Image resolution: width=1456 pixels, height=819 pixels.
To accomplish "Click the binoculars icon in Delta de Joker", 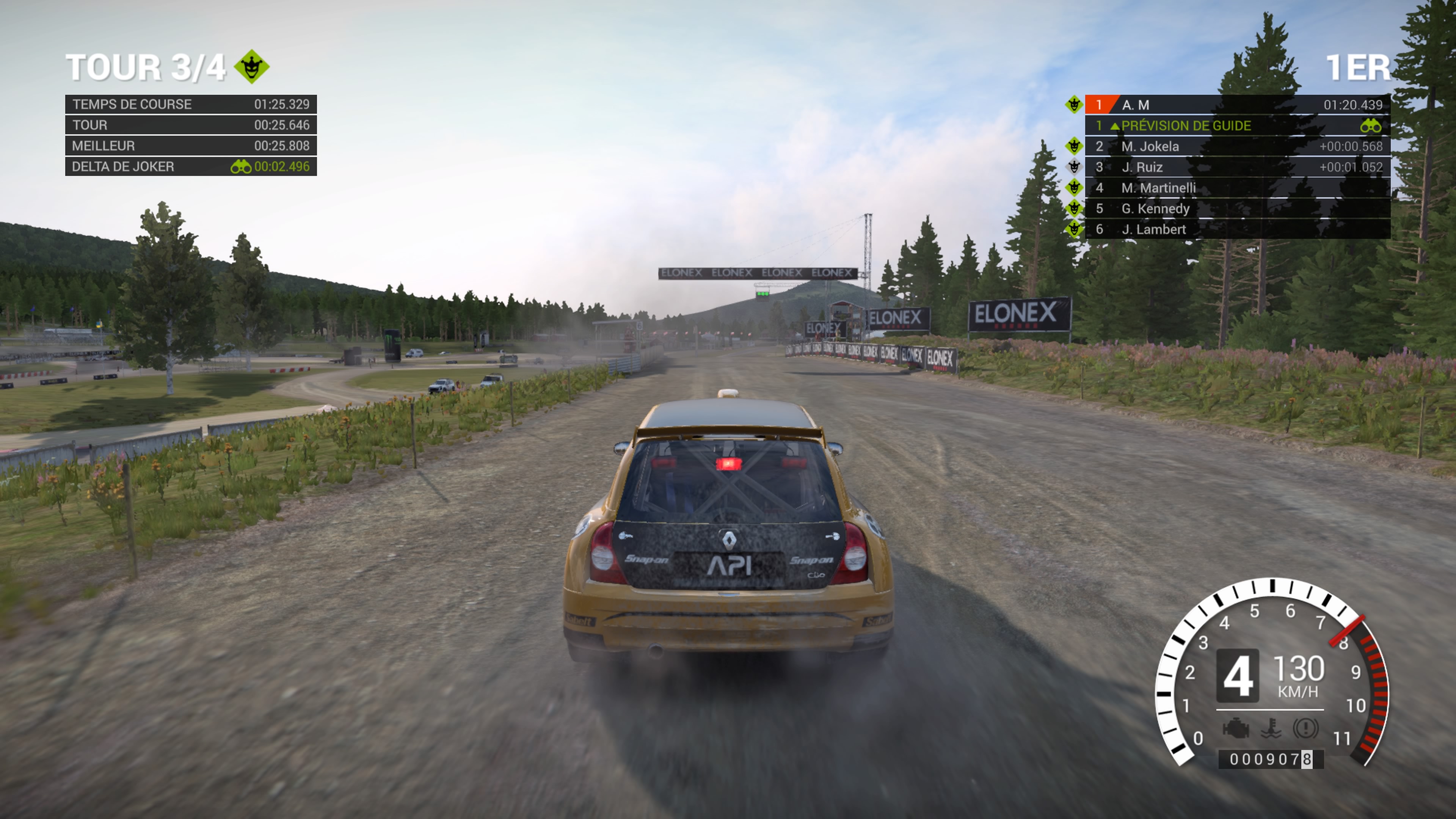I will 241,167.
